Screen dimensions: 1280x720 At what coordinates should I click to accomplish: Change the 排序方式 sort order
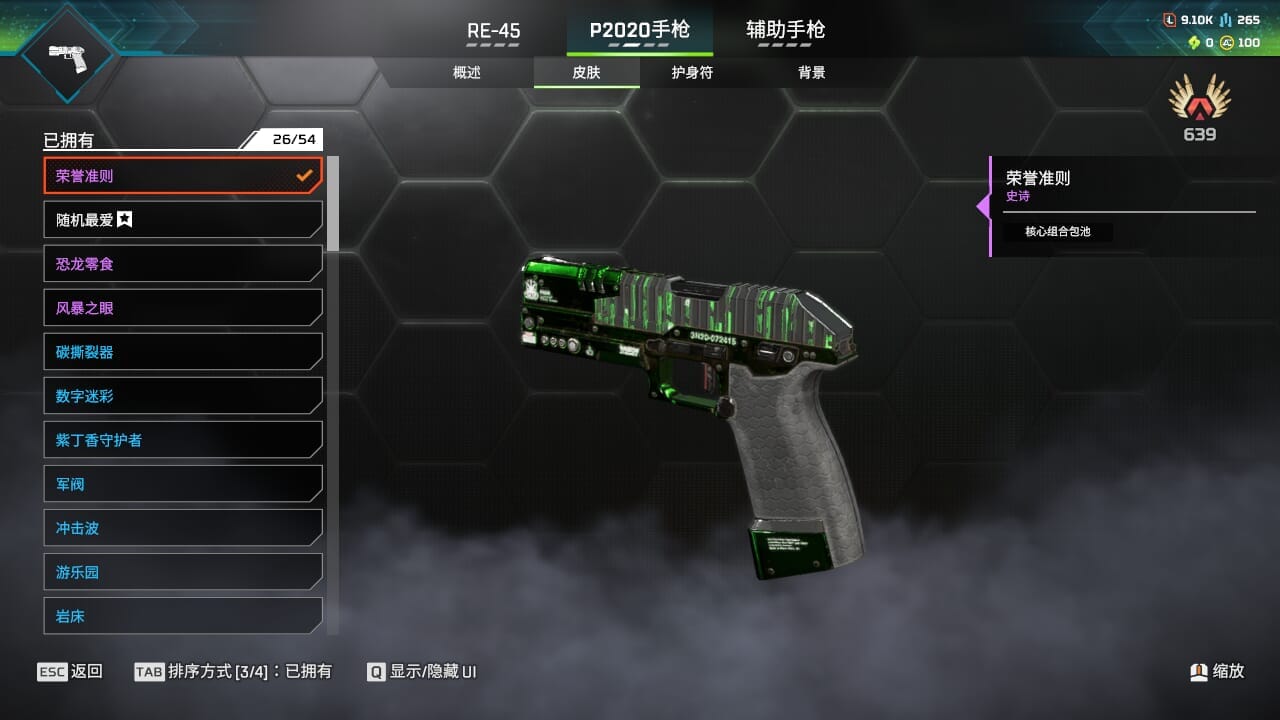coord(233,672)
